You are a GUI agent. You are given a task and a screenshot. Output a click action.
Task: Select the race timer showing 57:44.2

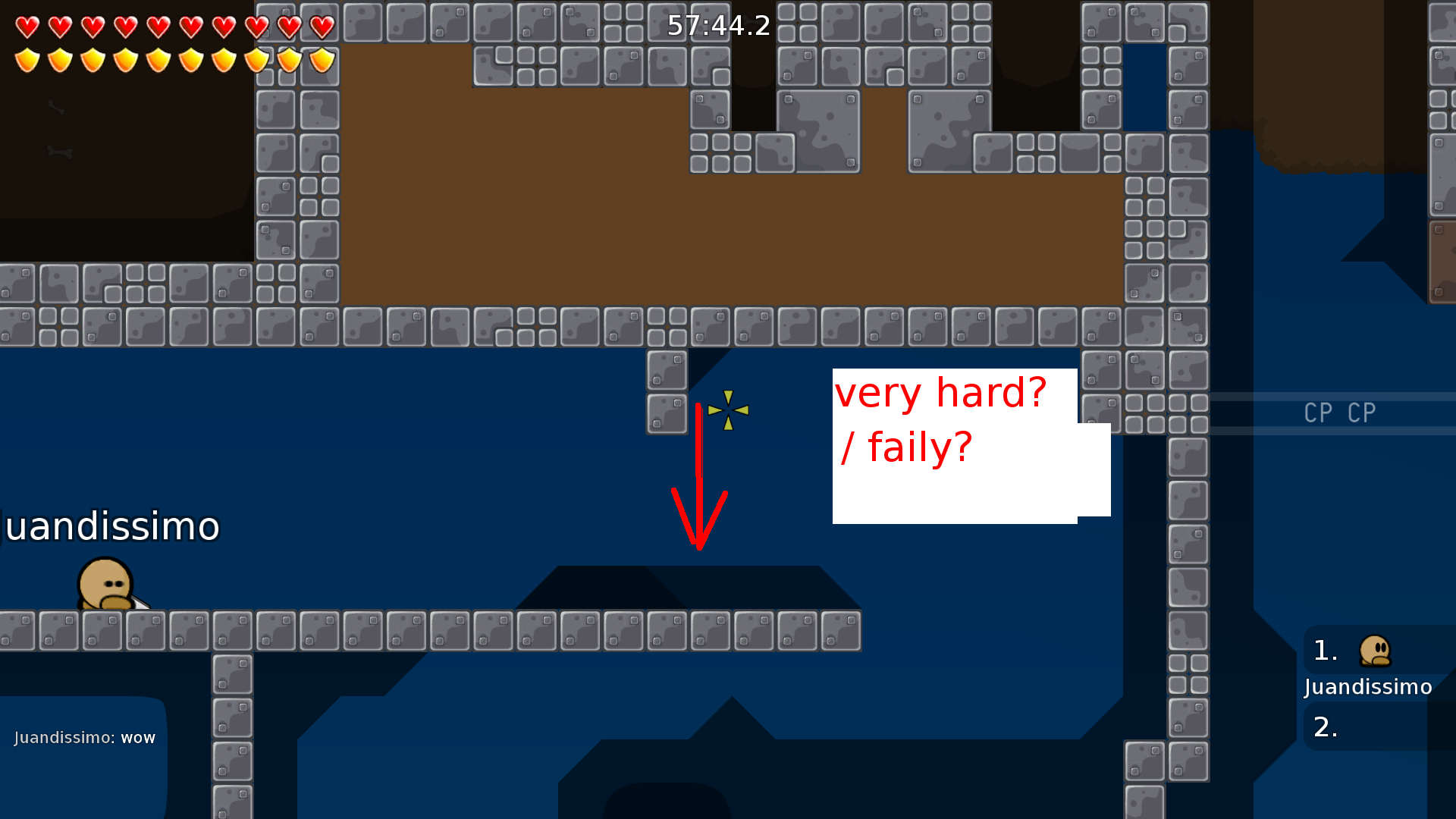[717, 27]
